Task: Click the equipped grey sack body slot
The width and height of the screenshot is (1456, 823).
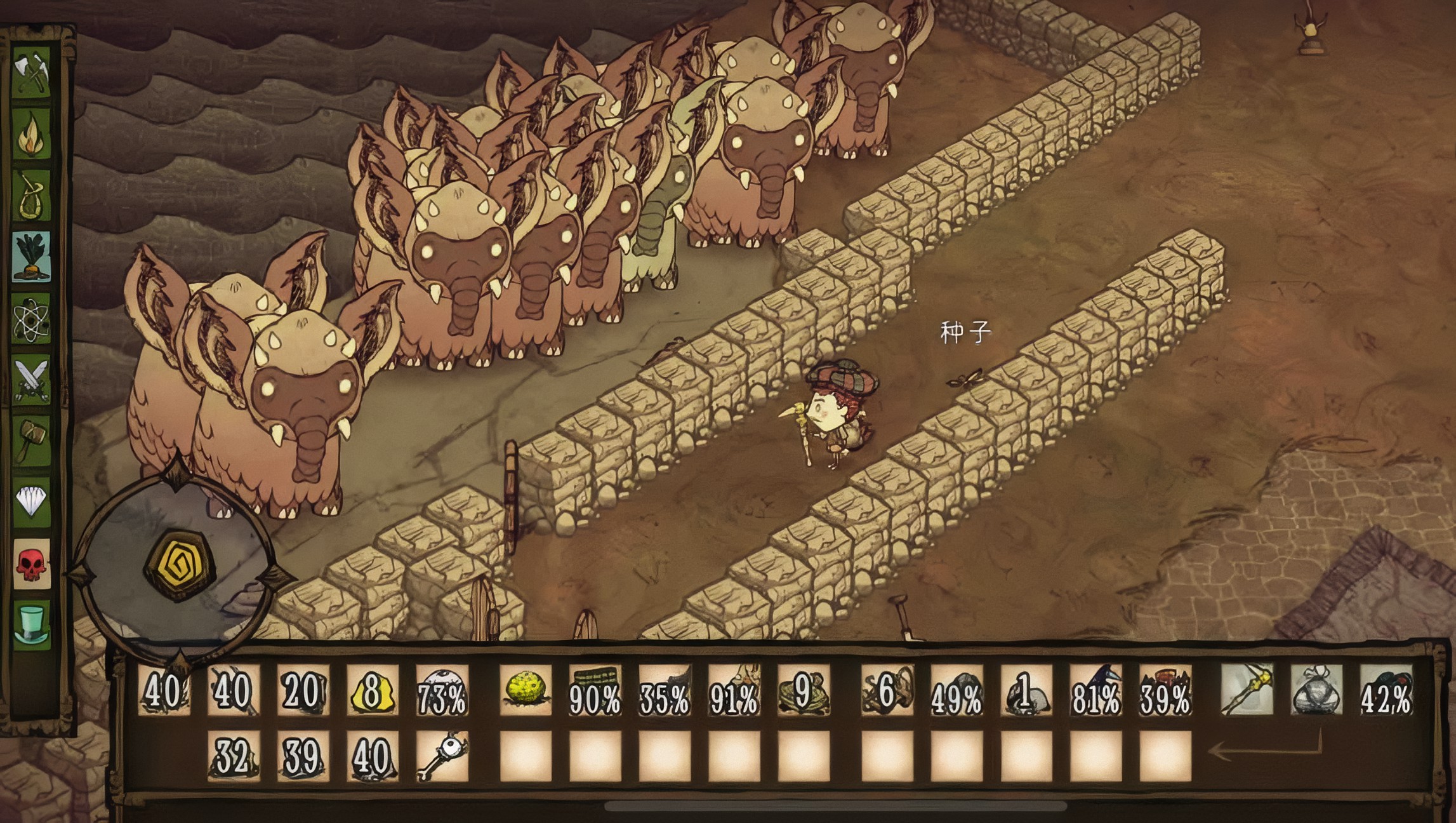Action: [x=1317, y=690]
